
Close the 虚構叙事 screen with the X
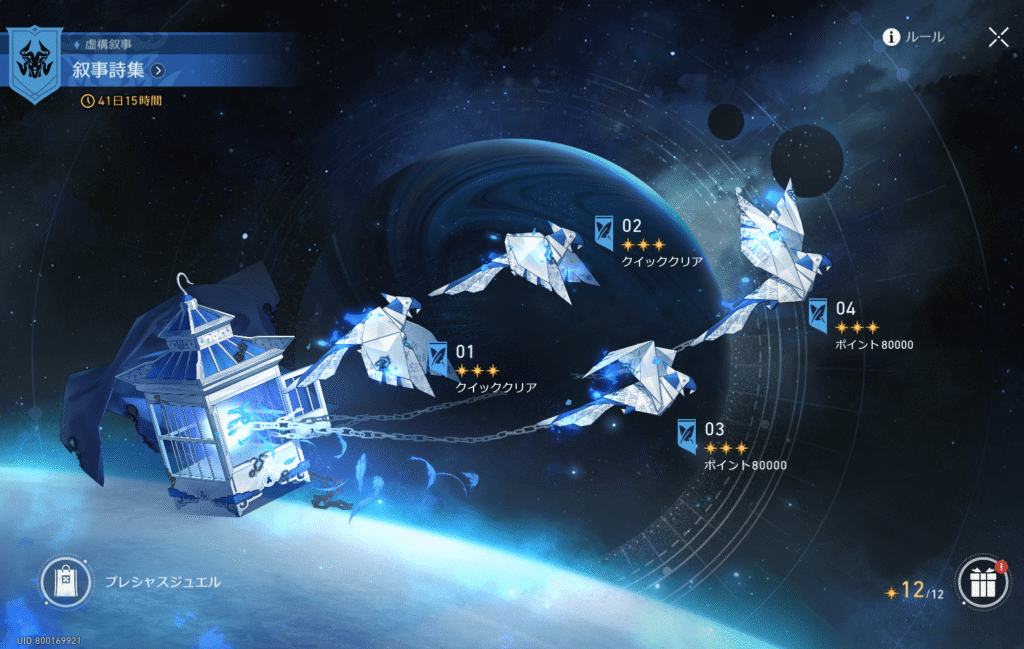point(998,38)
